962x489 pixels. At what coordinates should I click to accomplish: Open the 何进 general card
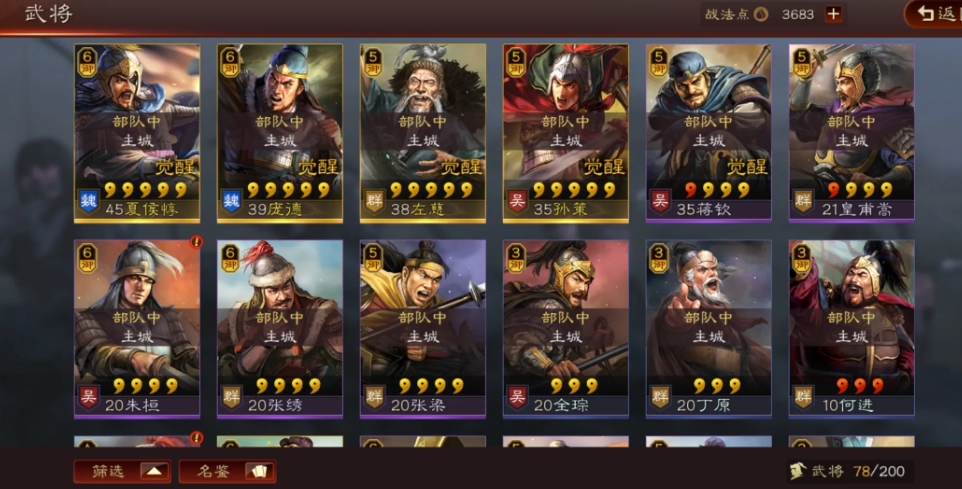[x=851, y=328]
